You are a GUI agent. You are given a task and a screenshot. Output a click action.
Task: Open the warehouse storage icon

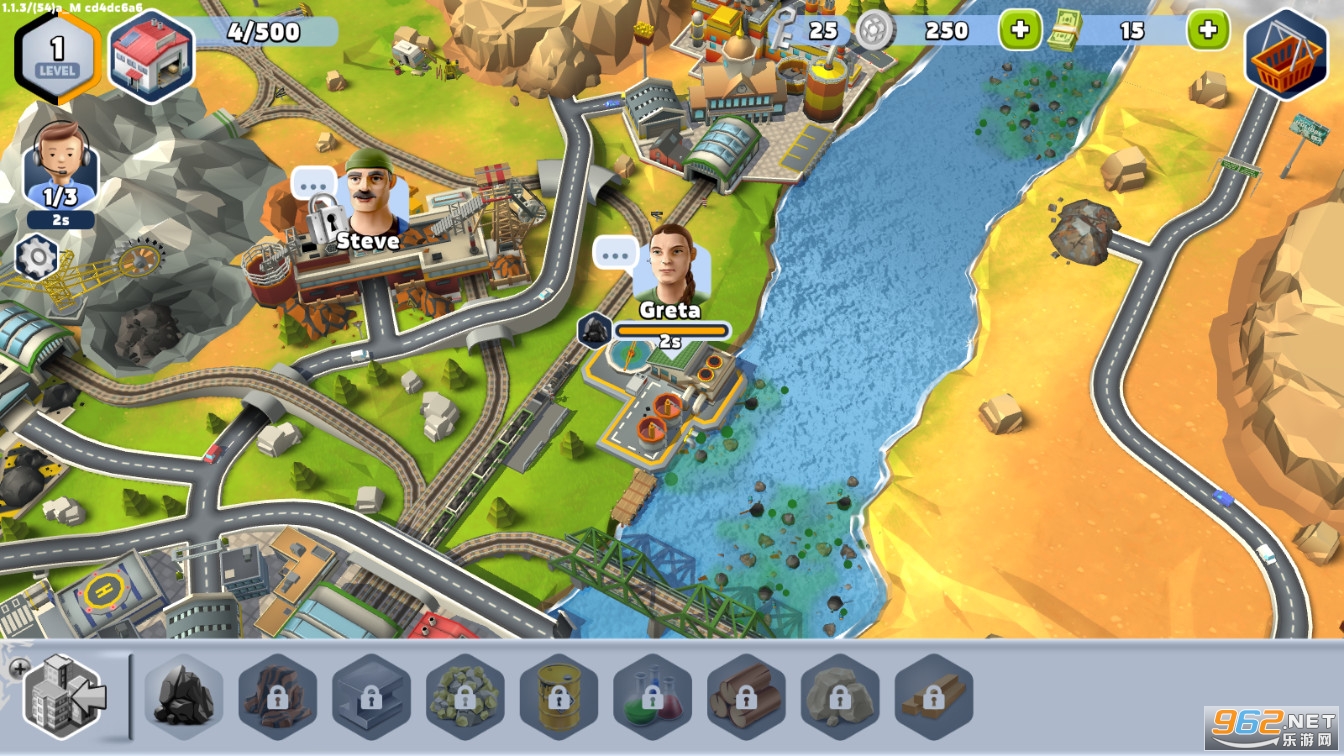(150, 56)
